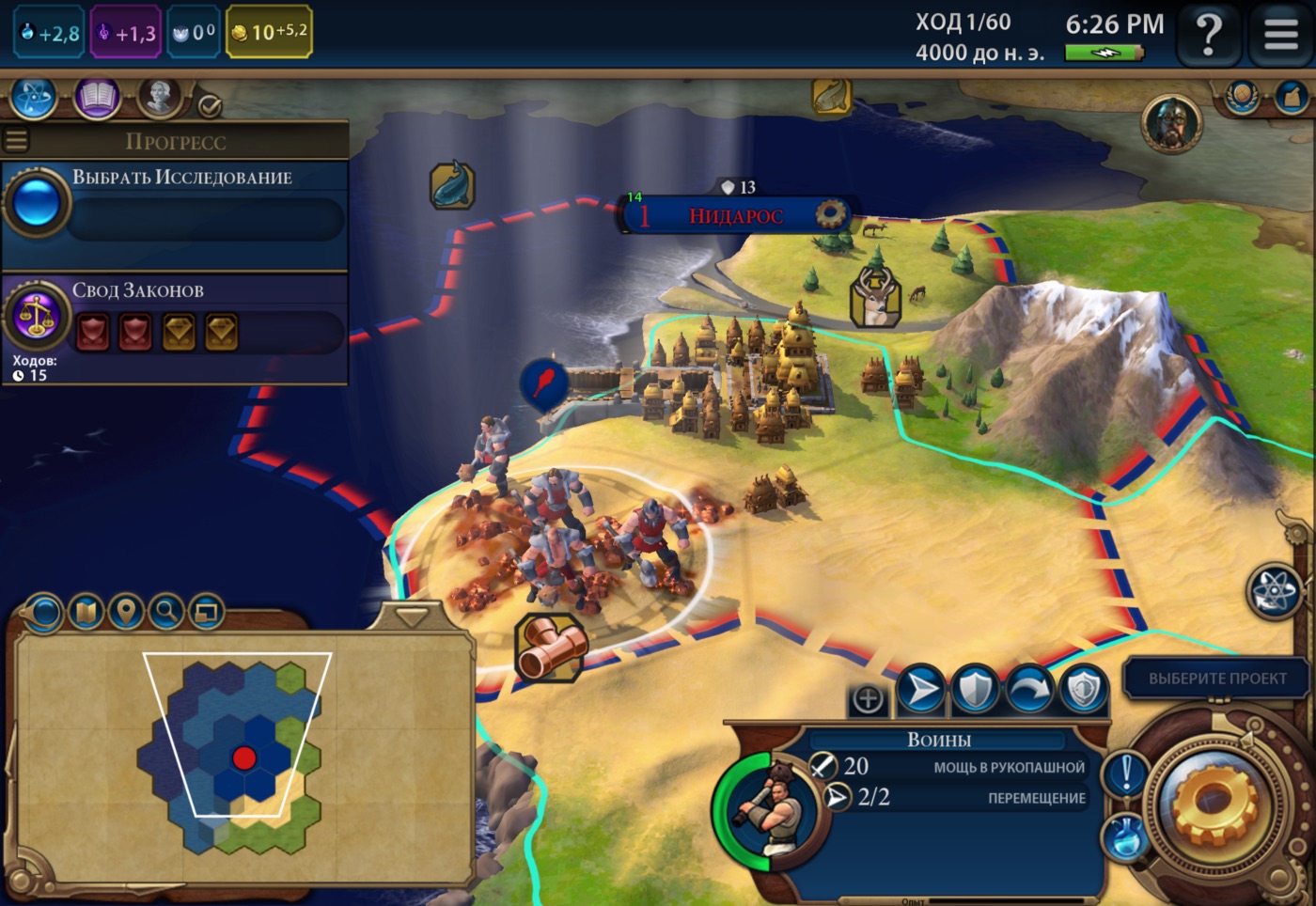
Task: Click the golden gear turn button
Action: (x=1214, y=804)
